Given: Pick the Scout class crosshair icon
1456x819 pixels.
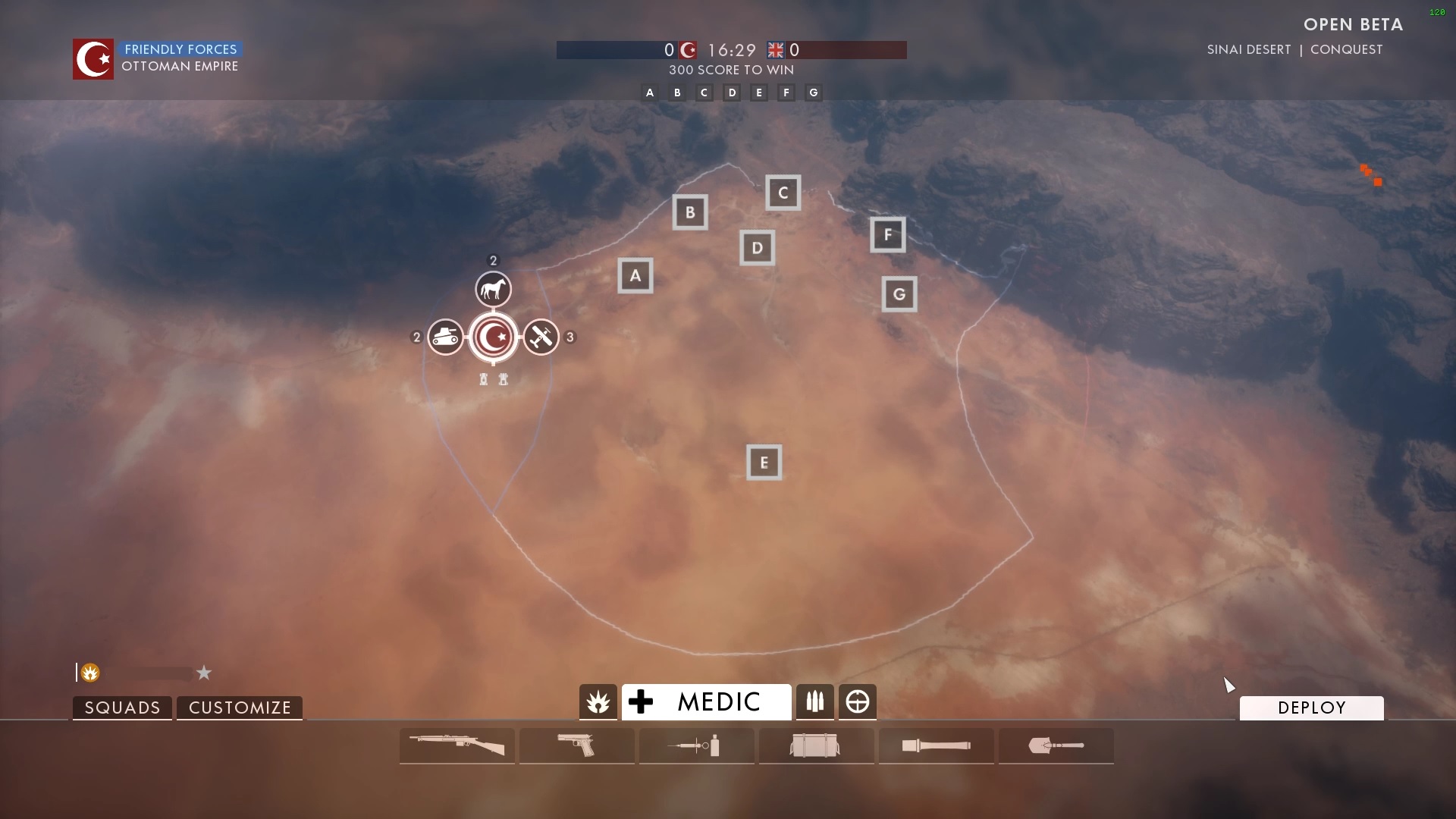Looking at the screenshot, I should click(858, 702).
